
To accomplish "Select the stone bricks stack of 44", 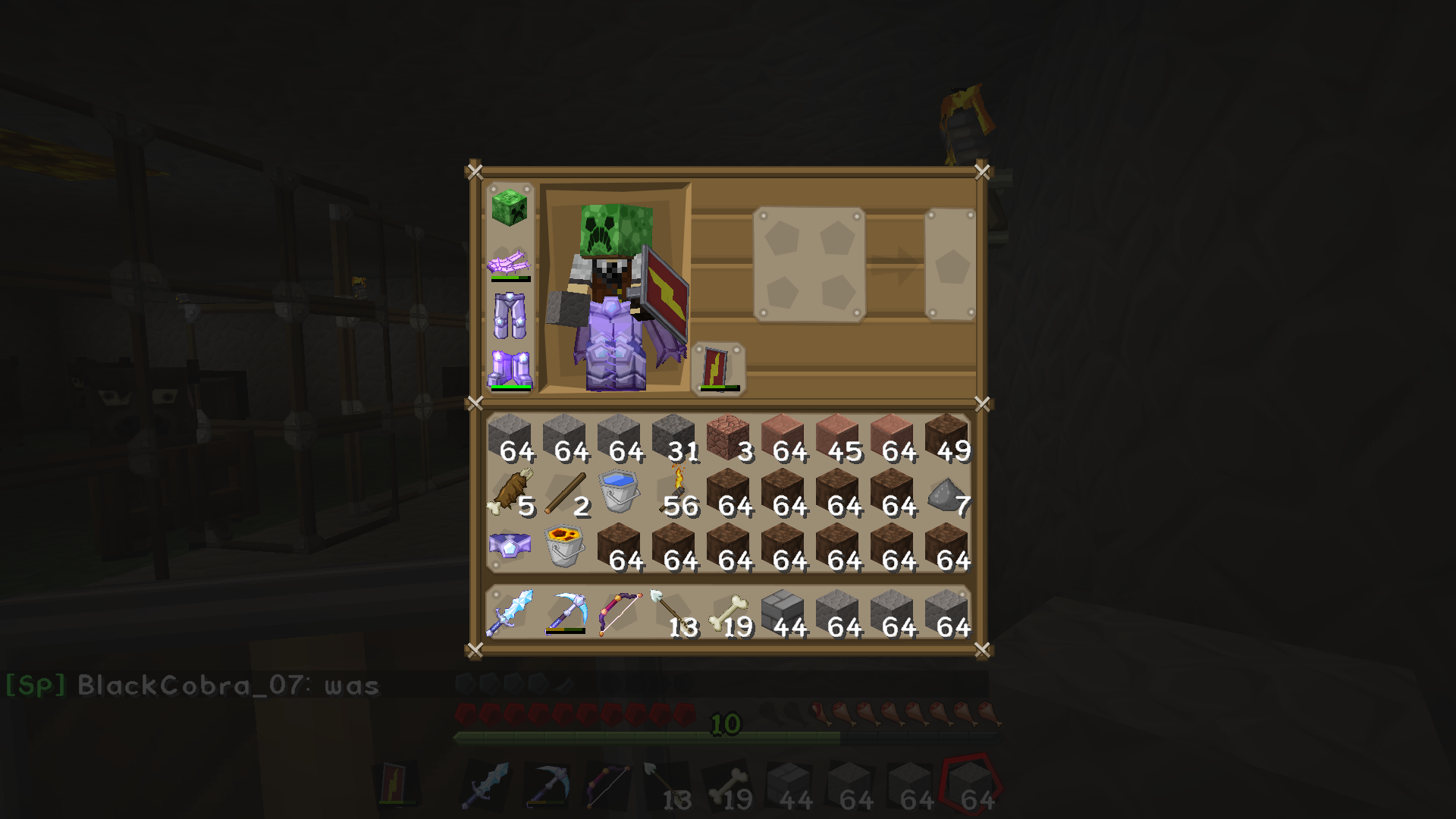I will (781, 614).
